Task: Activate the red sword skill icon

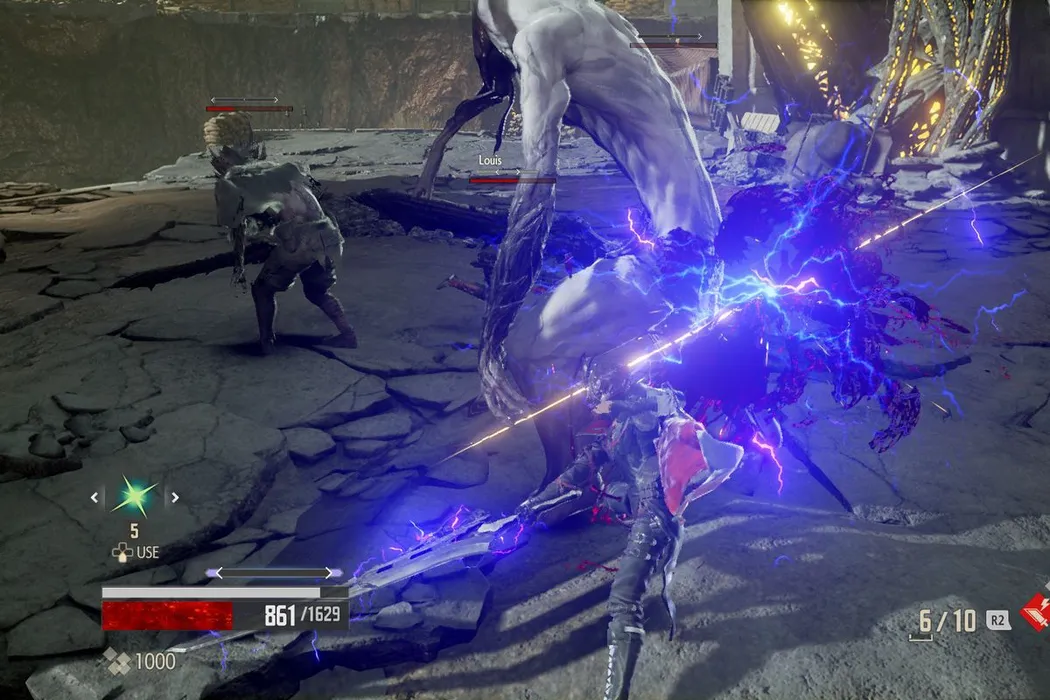Action: point(1036,611)
